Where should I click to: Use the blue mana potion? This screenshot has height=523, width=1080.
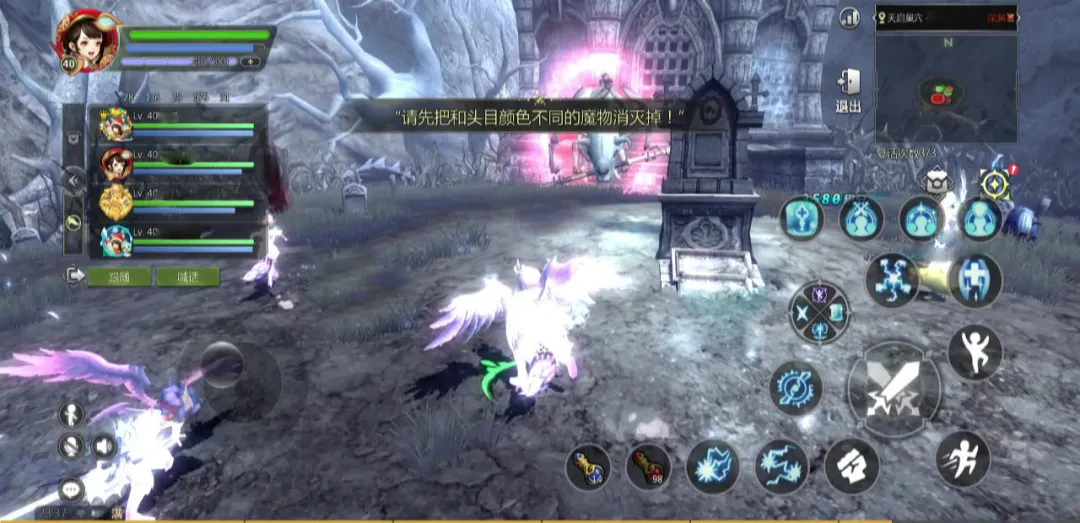588,467
